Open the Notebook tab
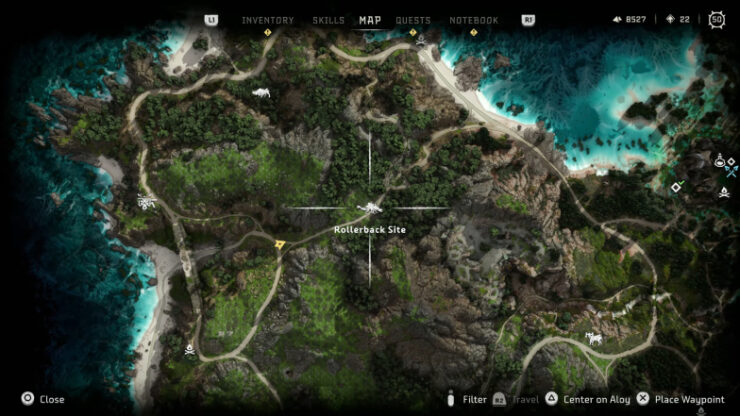Screen dimensions: 740x416 [x=473, y=20]
